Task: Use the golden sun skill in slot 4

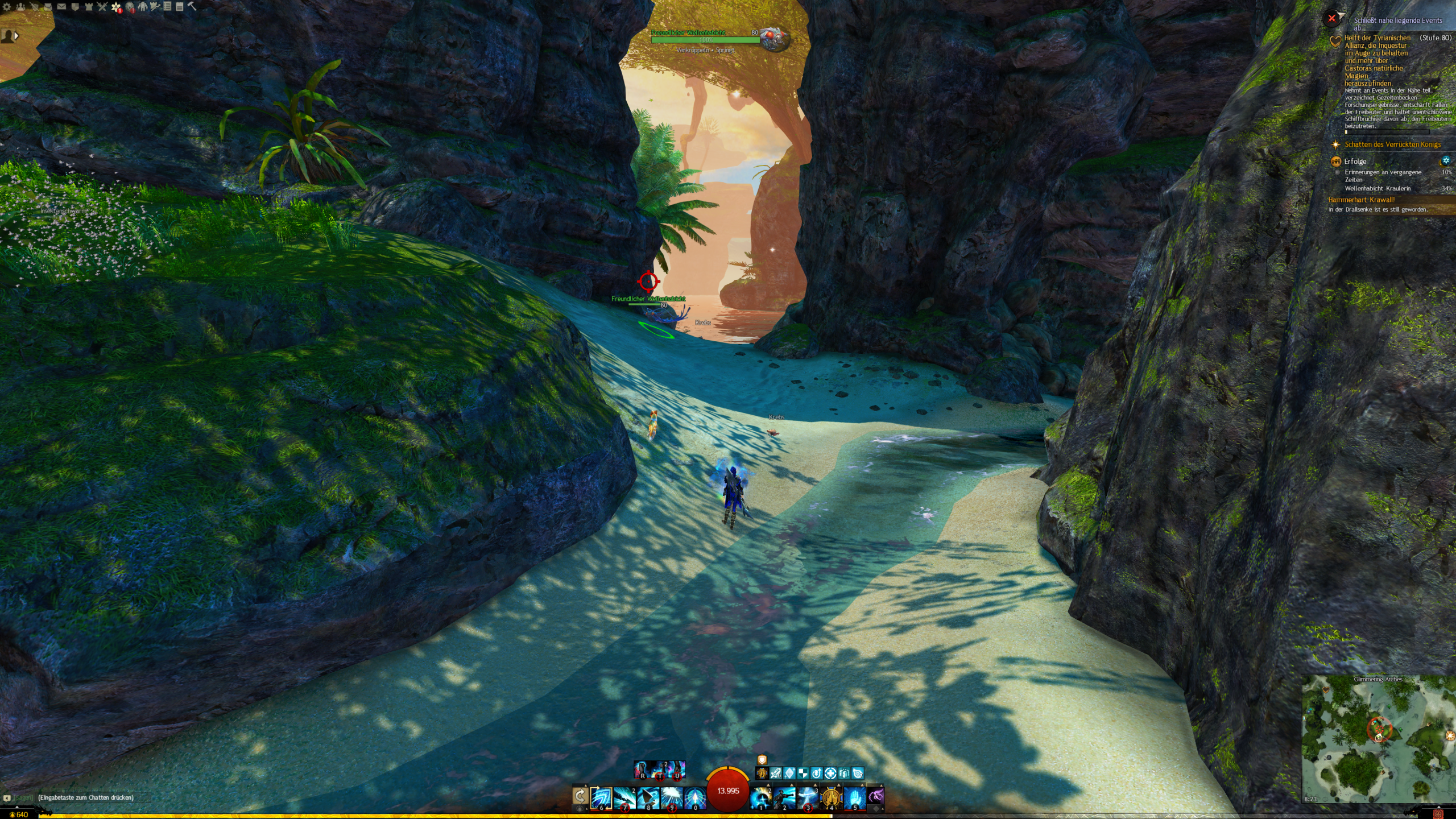Action: [831, 797]
